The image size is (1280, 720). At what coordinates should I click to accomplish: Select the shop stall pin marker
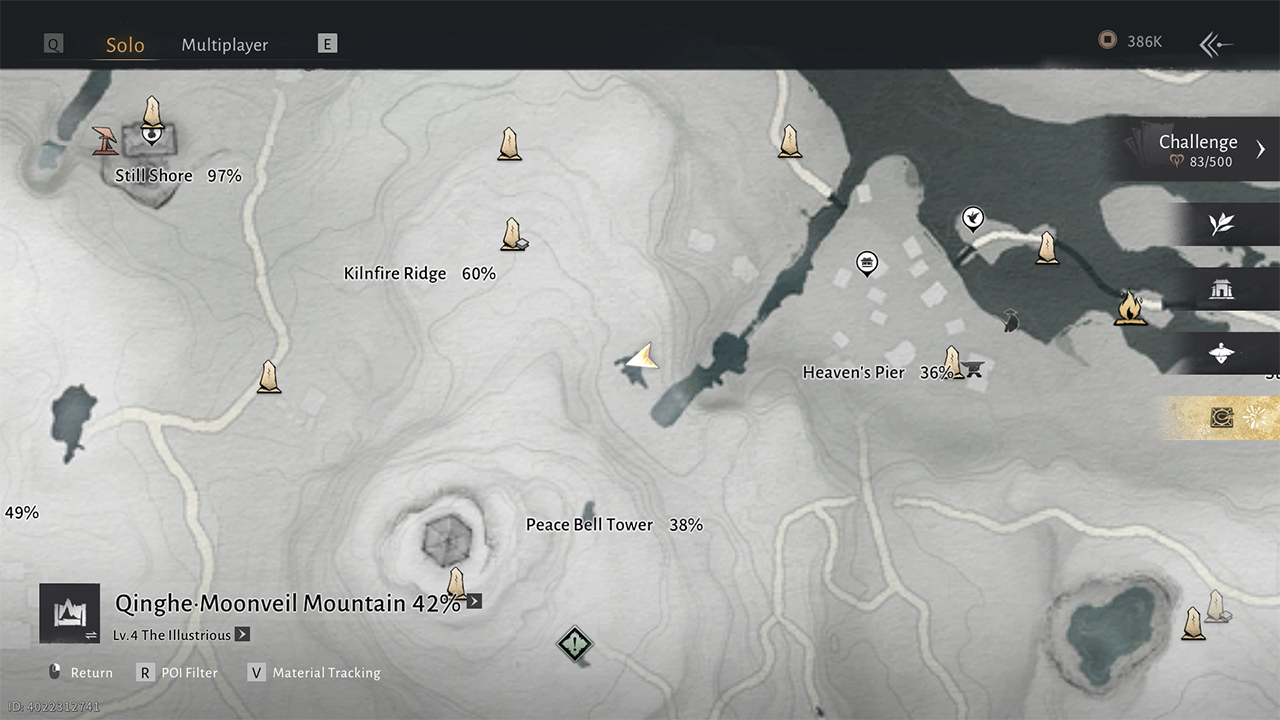click(x=867, y=263)
